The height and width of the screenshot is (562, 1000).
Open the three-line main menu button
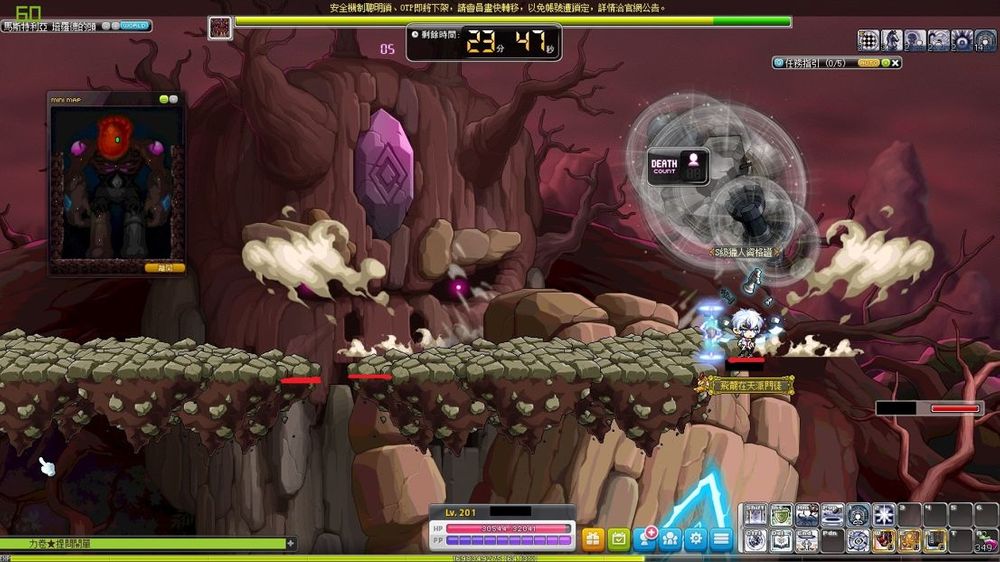(x=721, y=539)
